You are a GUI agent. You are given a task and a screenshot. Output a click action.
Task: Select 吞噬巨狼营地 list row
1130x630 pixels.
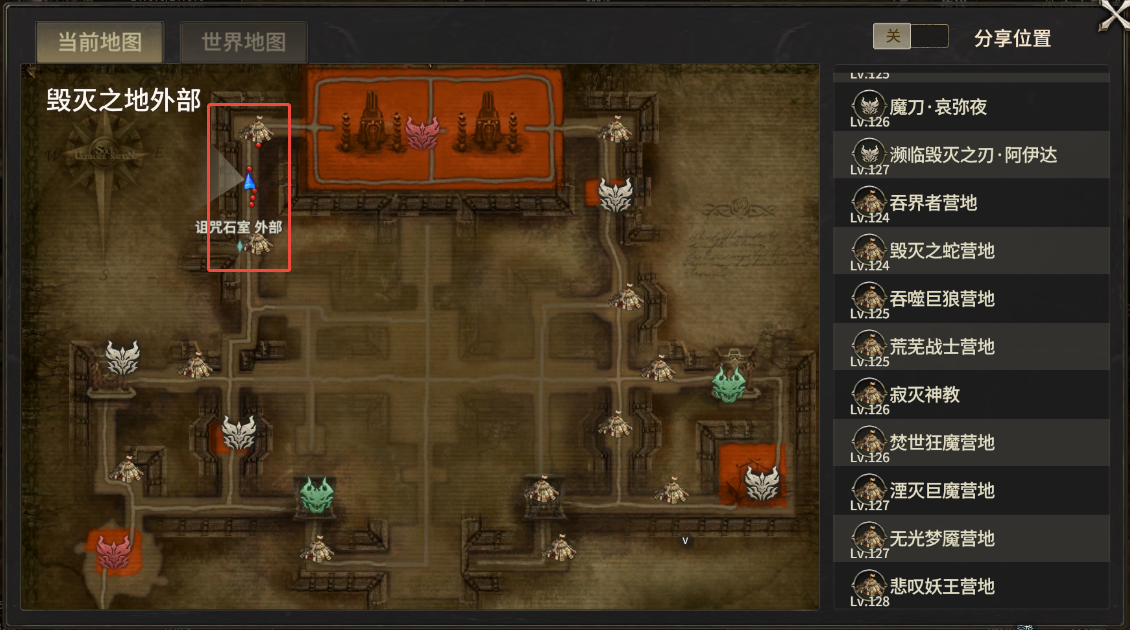[x=941, y=299]
